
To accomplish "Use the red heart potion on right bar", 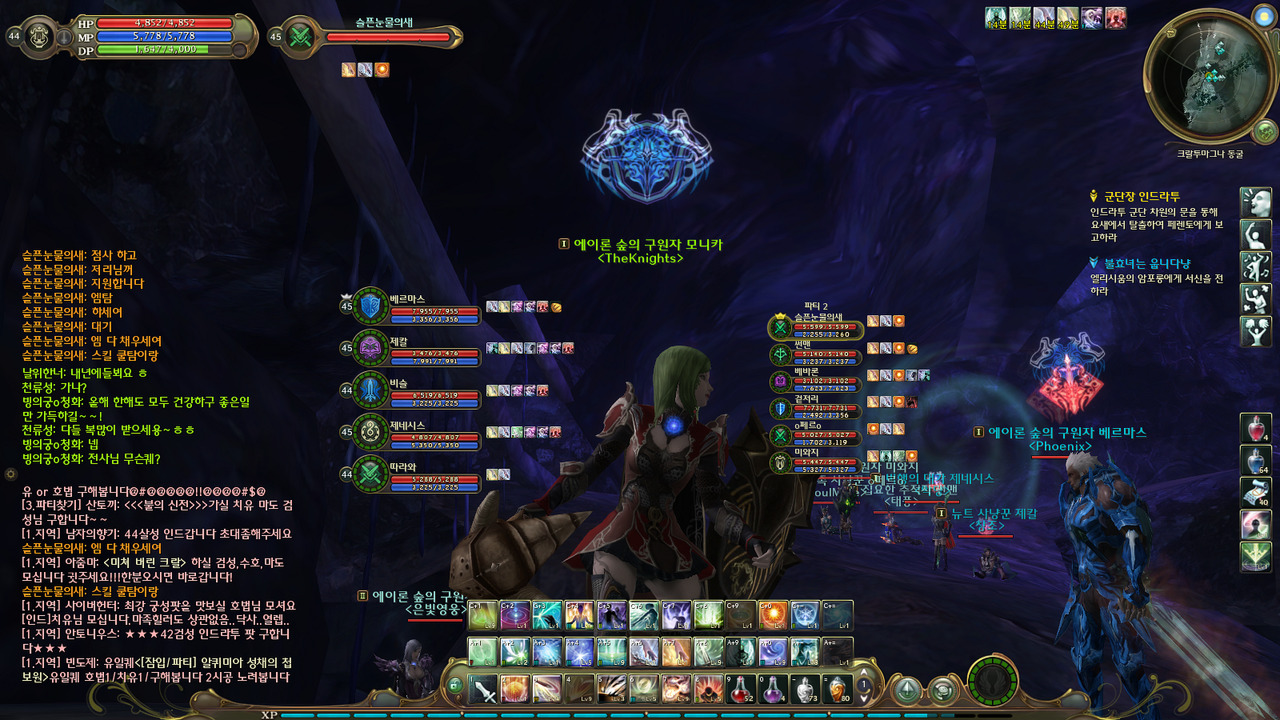I will click(x=1255, y=429).
